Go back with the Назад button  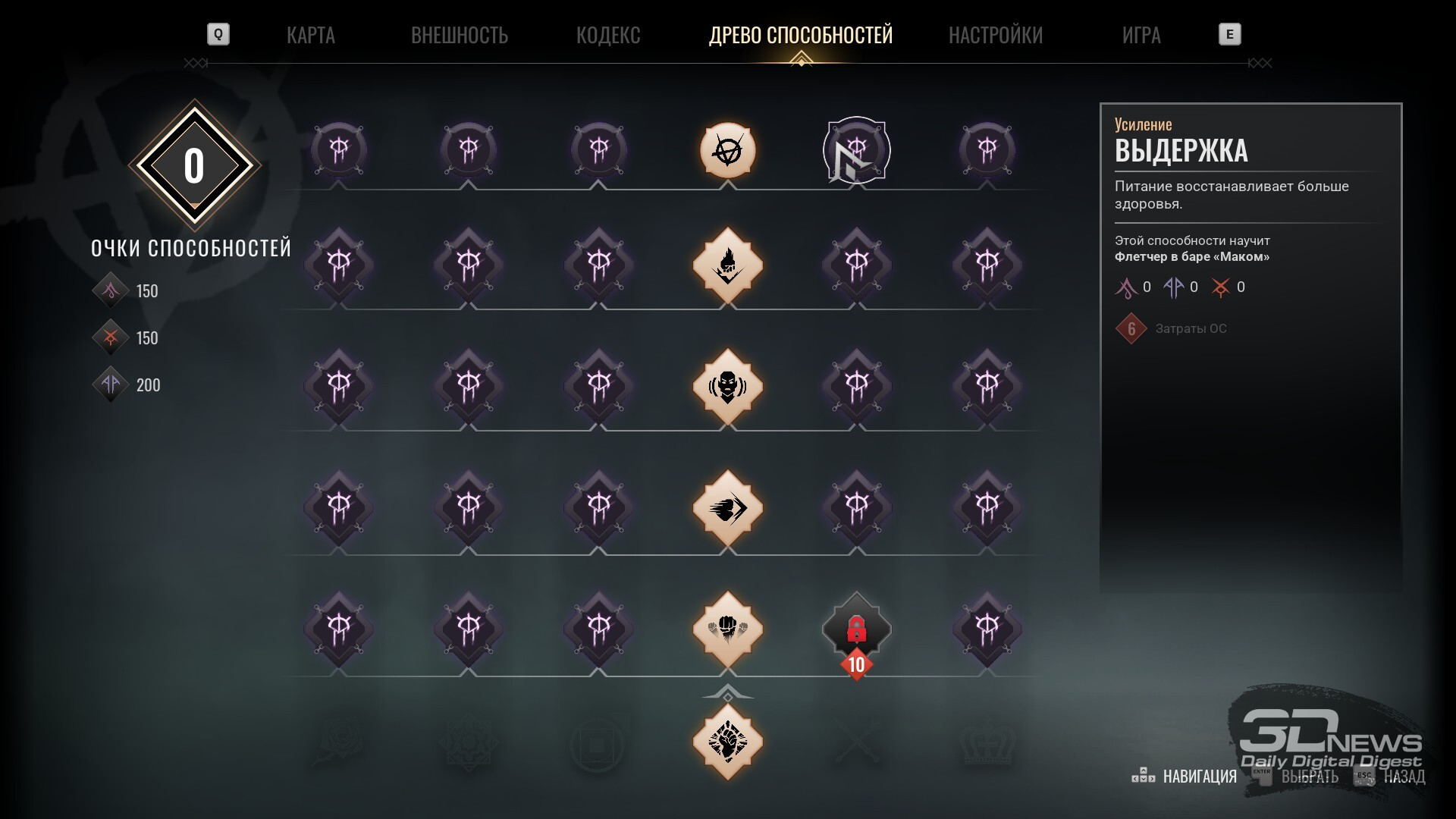click(x=1404, y=776)
